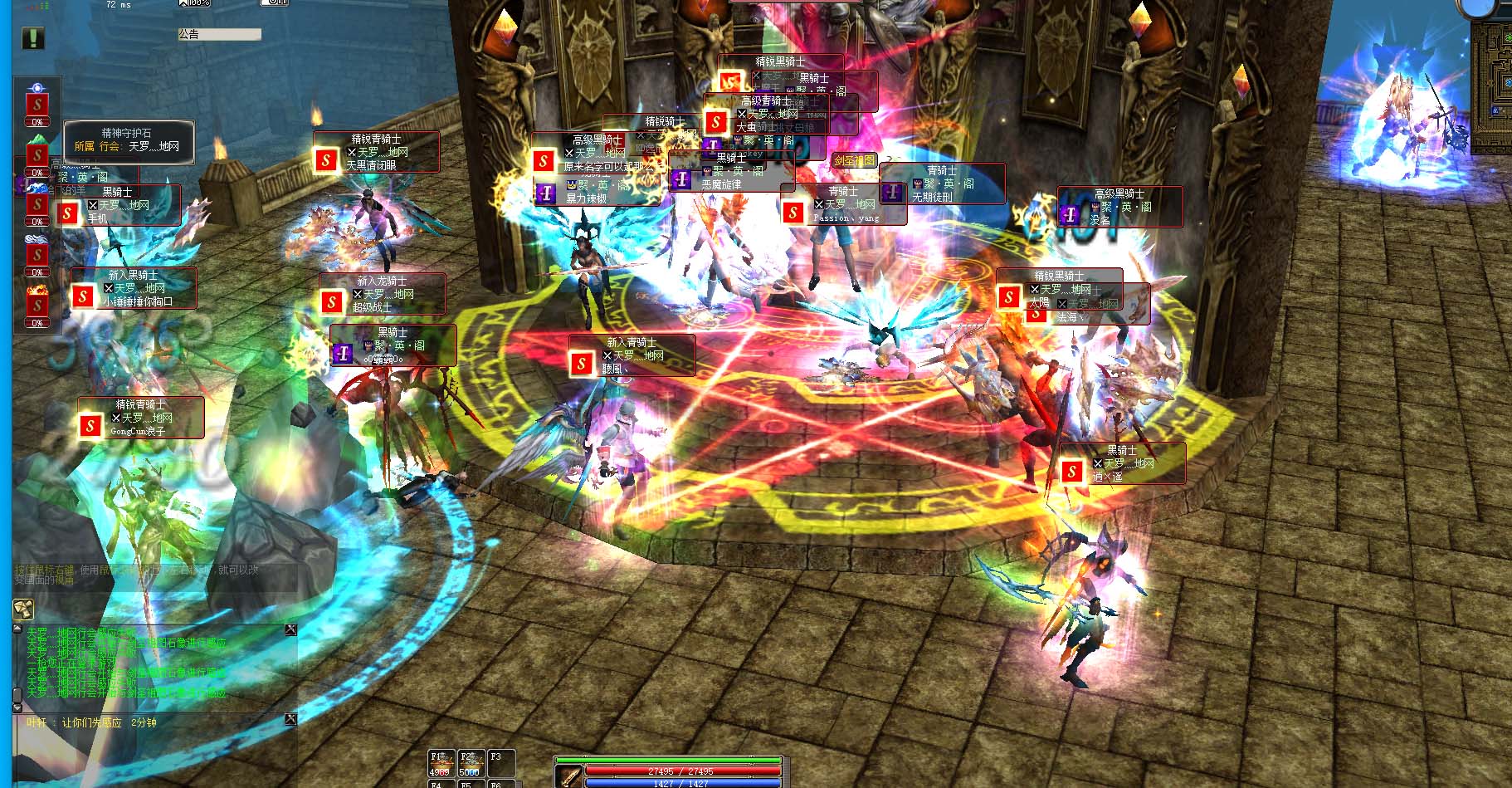Click the chat log scroll-up arrow

coord(17,629)
